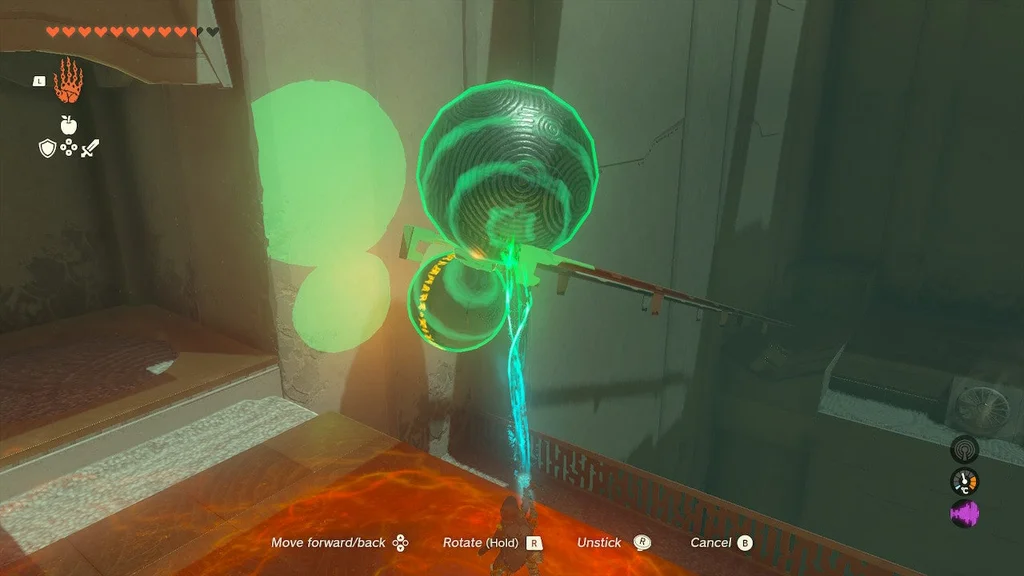Select the sword weapon quick-select icon
Screen dimensions: 1024x576
coord(90,148)
